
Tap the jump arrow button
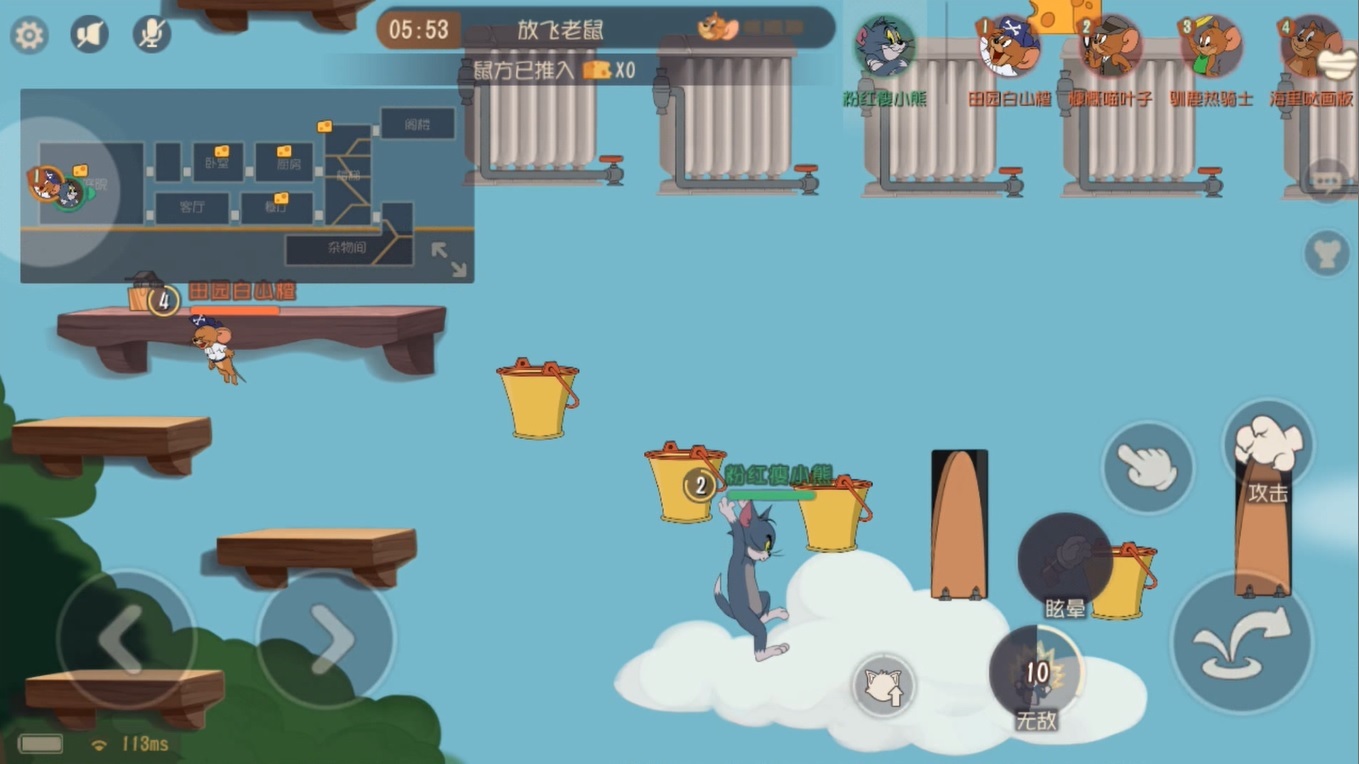[x=1243, y=641]
